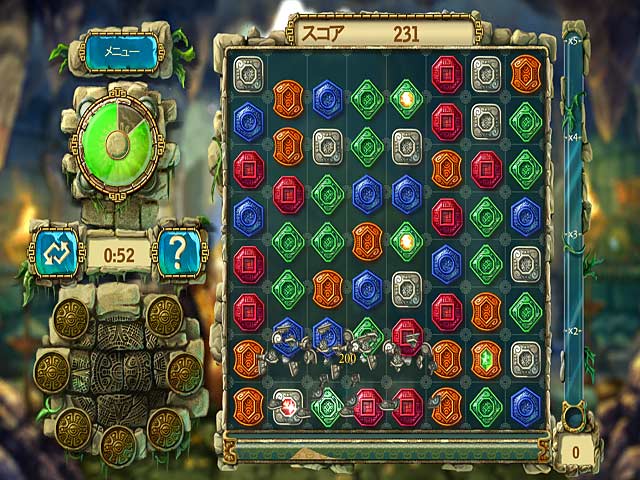640x480 pixels.
Task: Select the orange tile with green gem
Action: coord(486,358)
